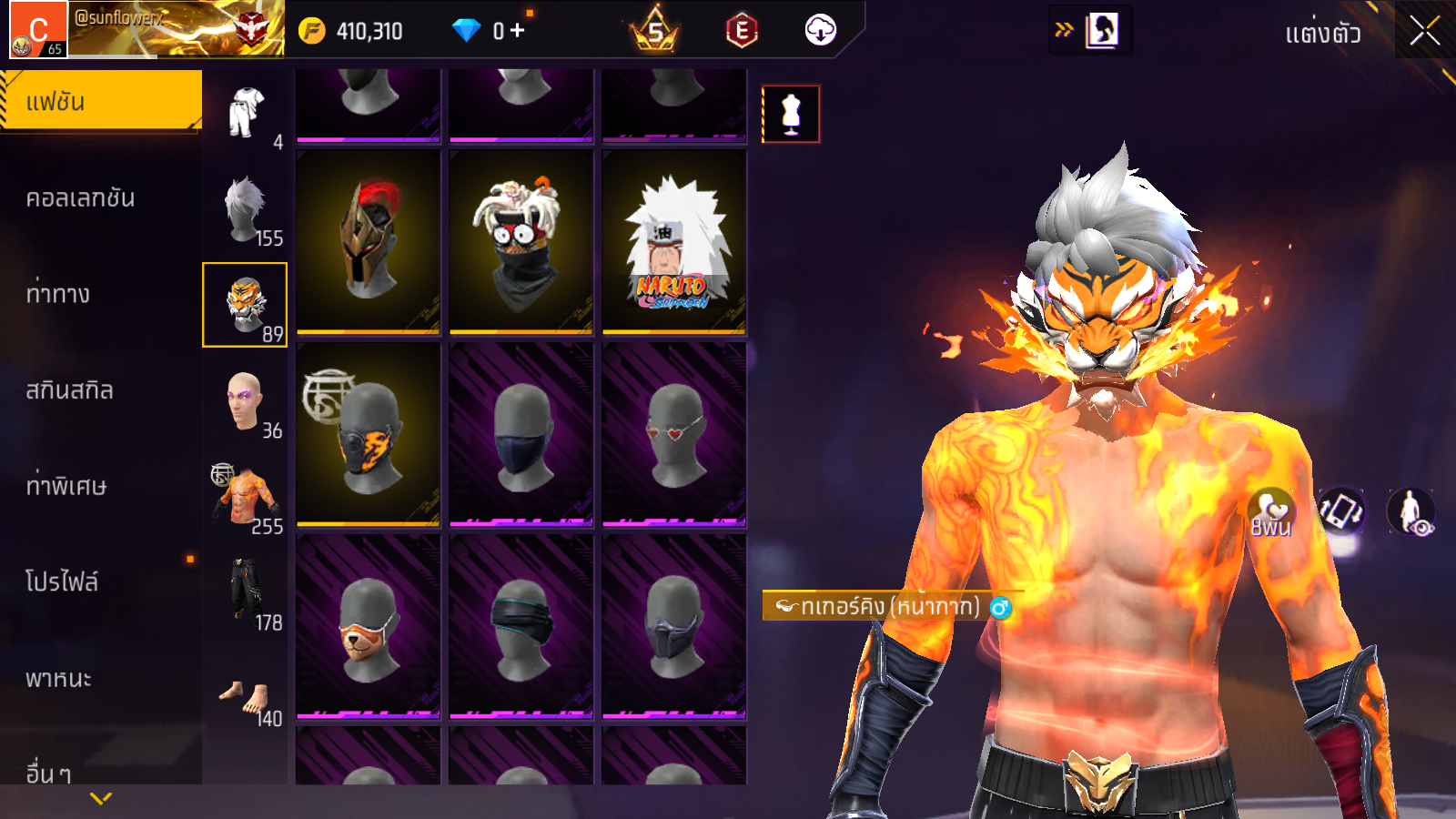1456x819 pixels.
Task: Close the dress-up screen with the X
Action: pyautogui.click(x=1424, y=32)
